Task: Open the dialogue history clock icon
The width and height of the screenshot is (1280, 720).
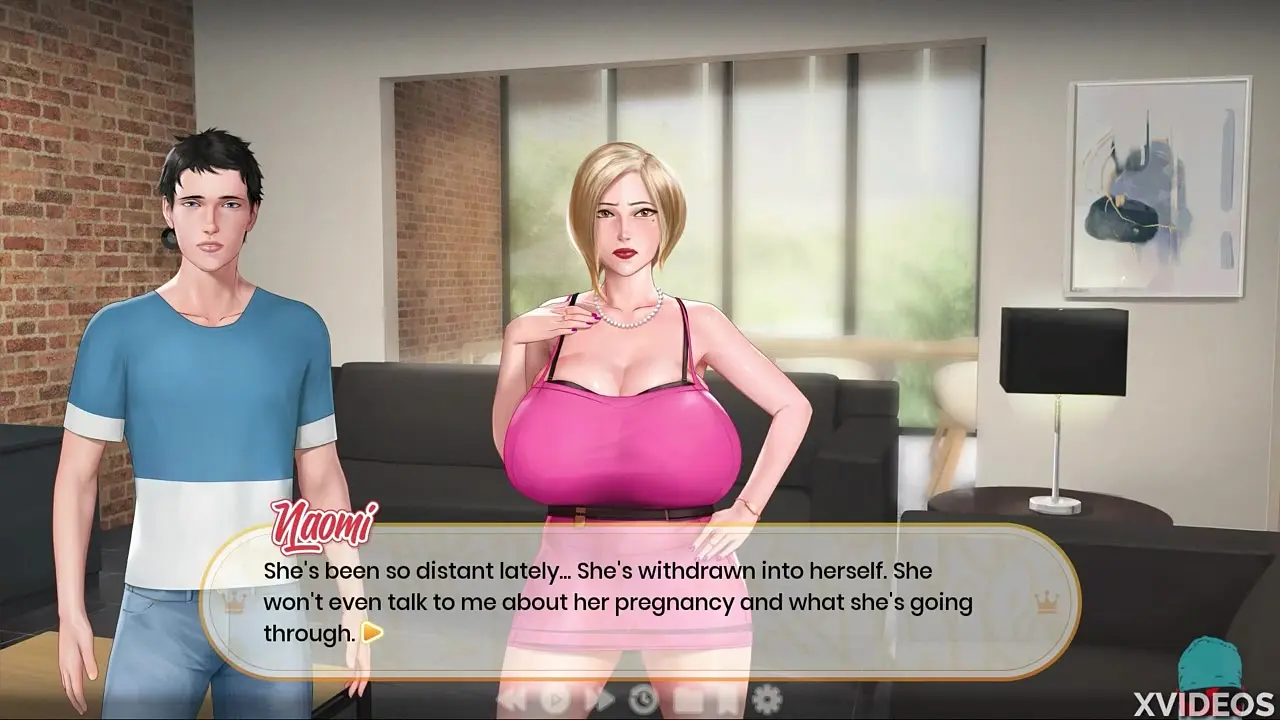Action: point(645,698)
